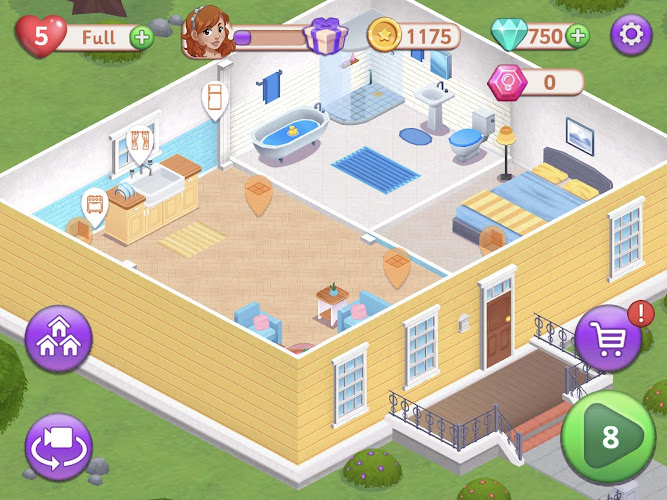The height and width of the screenshot is (500, 667).
Task: Add more diamonds with the plus button
Action: [577, 37]
